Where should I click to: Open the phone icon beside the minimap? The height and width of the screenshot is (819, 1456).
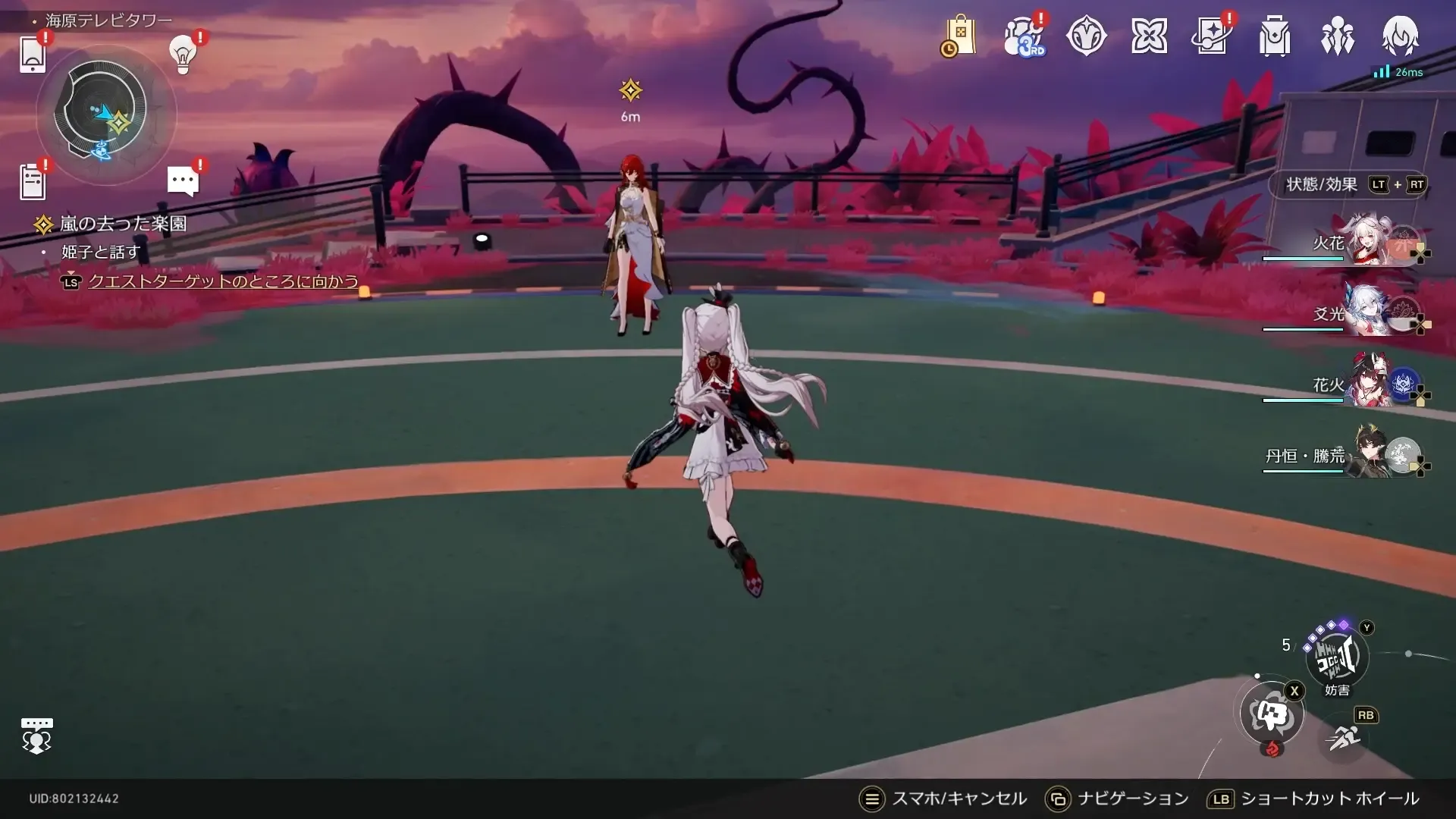pyautogui.click(x=32, y=53)
